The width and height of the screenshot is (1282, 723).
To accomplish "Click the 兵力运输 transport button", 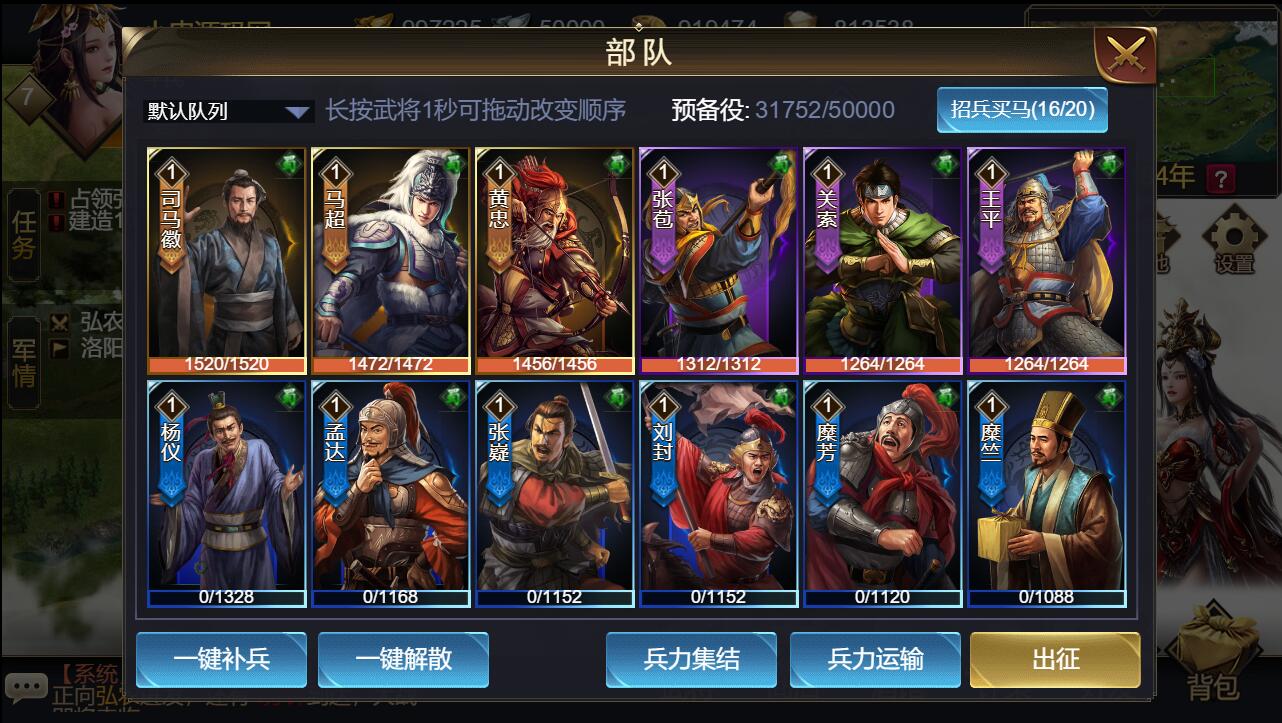I will [875, 659].
